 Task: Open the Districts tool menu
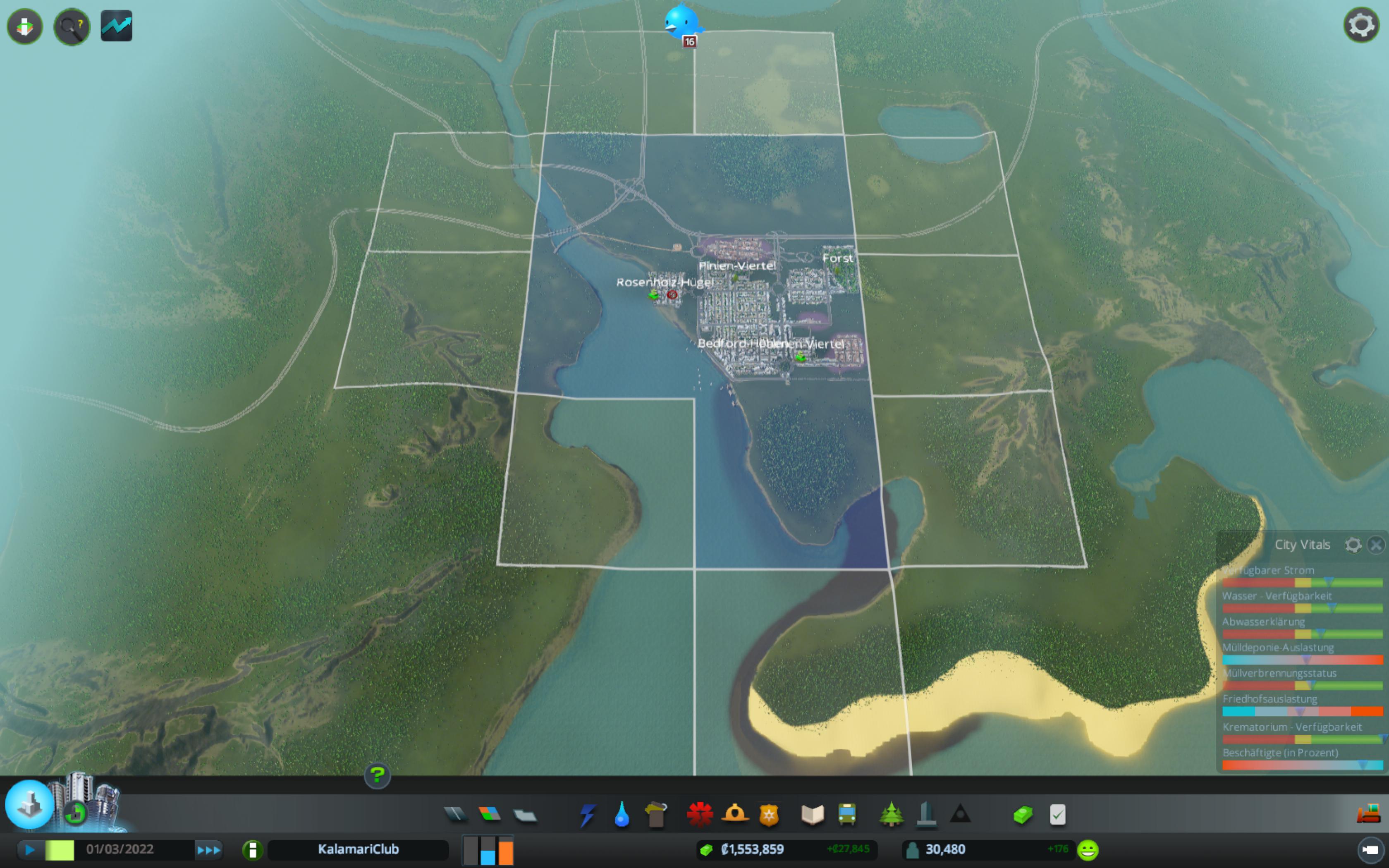click(525, 815)
